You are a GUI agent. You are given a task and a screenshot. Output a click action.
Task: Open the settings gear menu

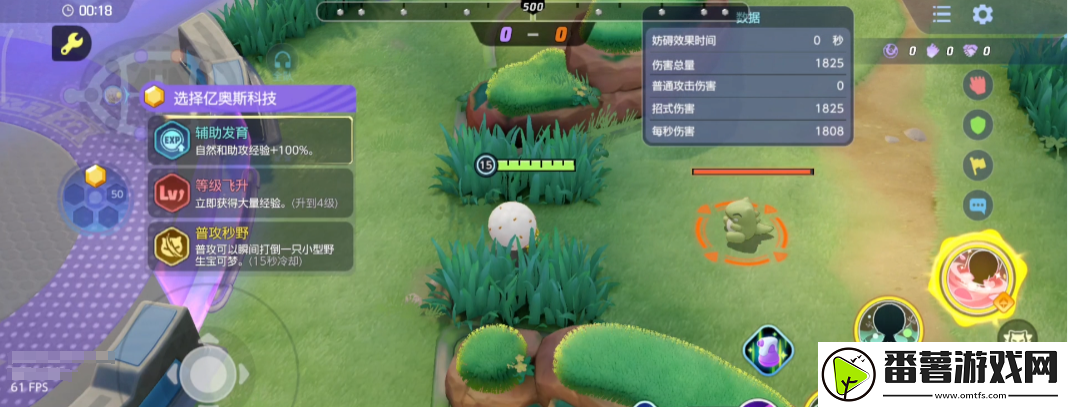(982, 14)
